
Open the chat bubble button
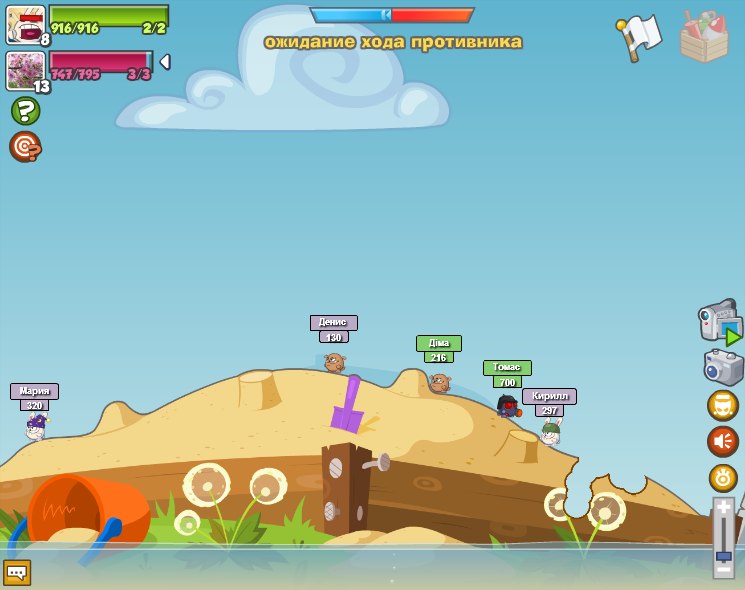pyautogui.click(x=17, y=572)
